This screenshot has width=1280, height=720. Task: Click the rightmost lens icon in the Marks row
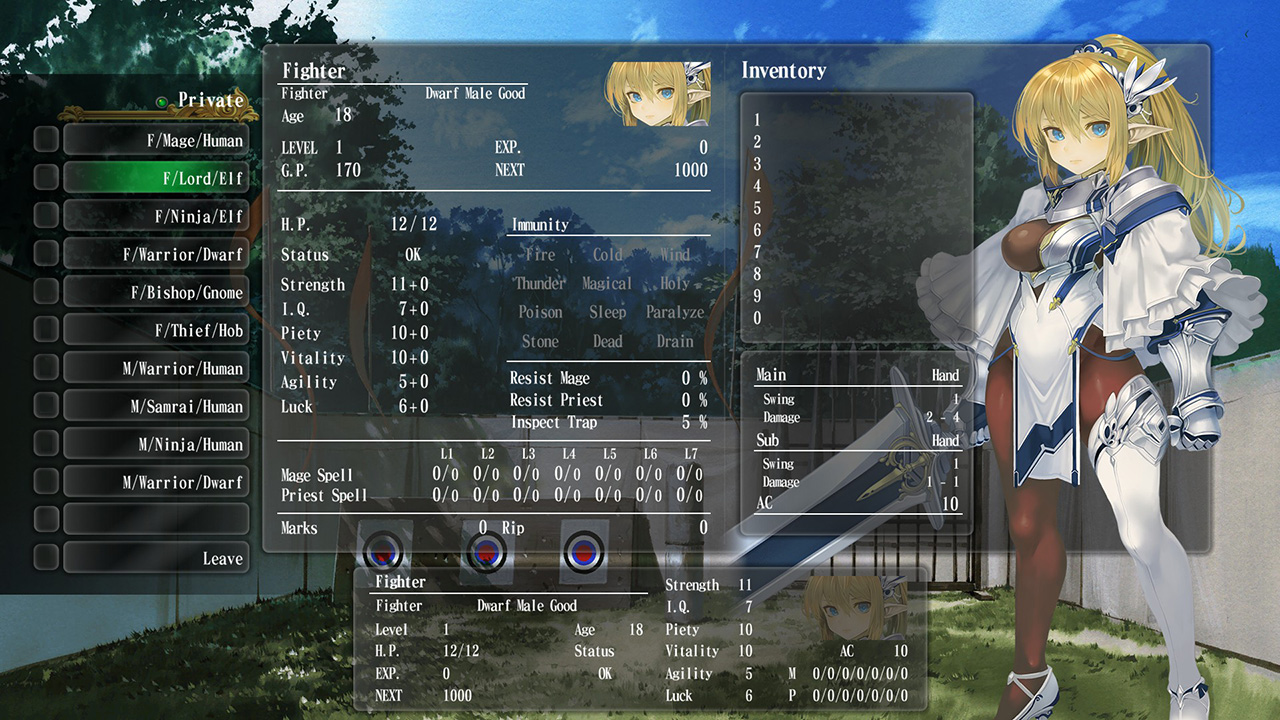click(585, 552)
